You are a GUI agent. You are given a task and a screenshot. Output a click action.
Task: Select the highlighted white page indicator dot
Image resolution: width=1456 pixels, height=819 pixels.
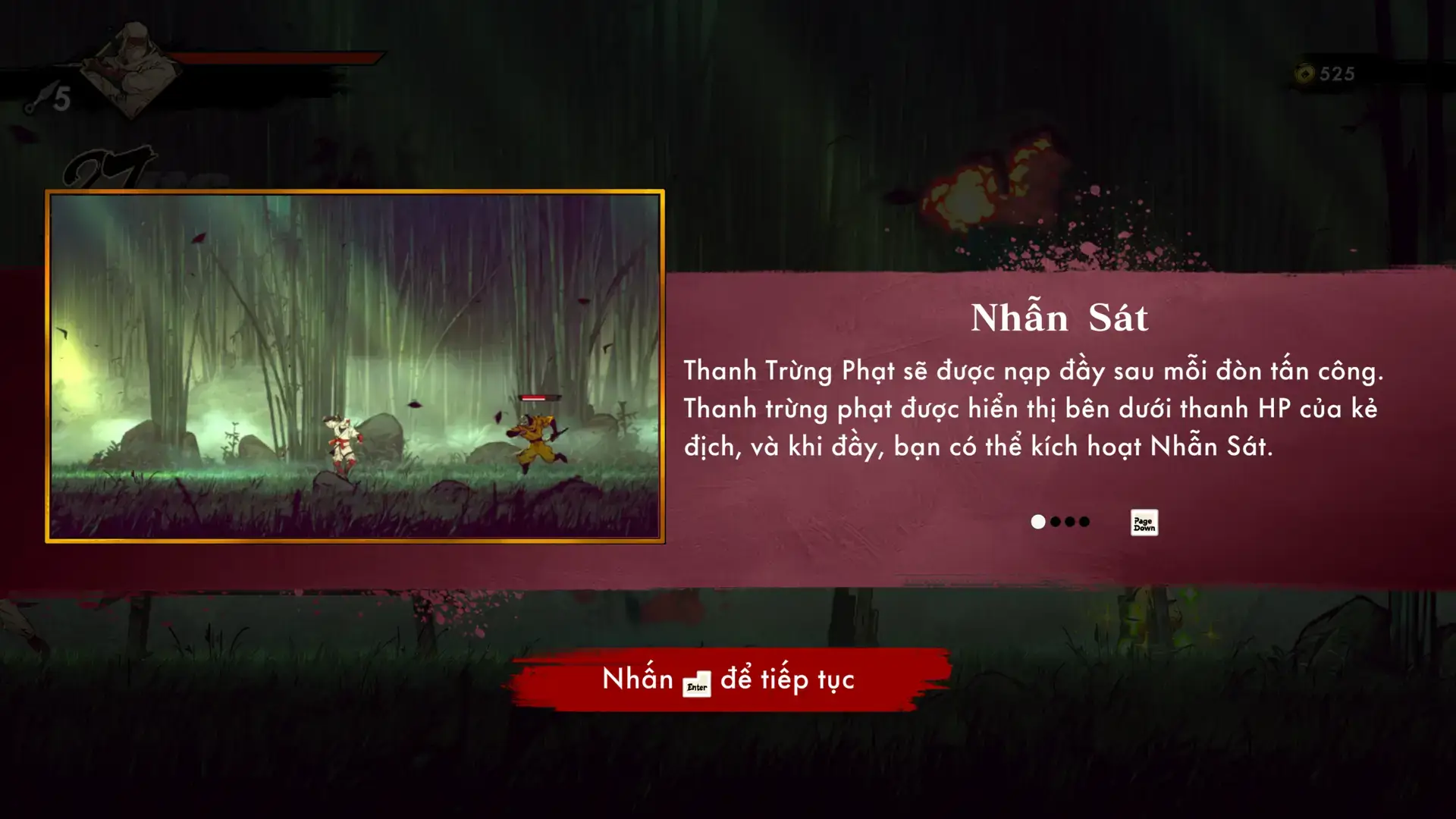click(x=1038, y=522)
